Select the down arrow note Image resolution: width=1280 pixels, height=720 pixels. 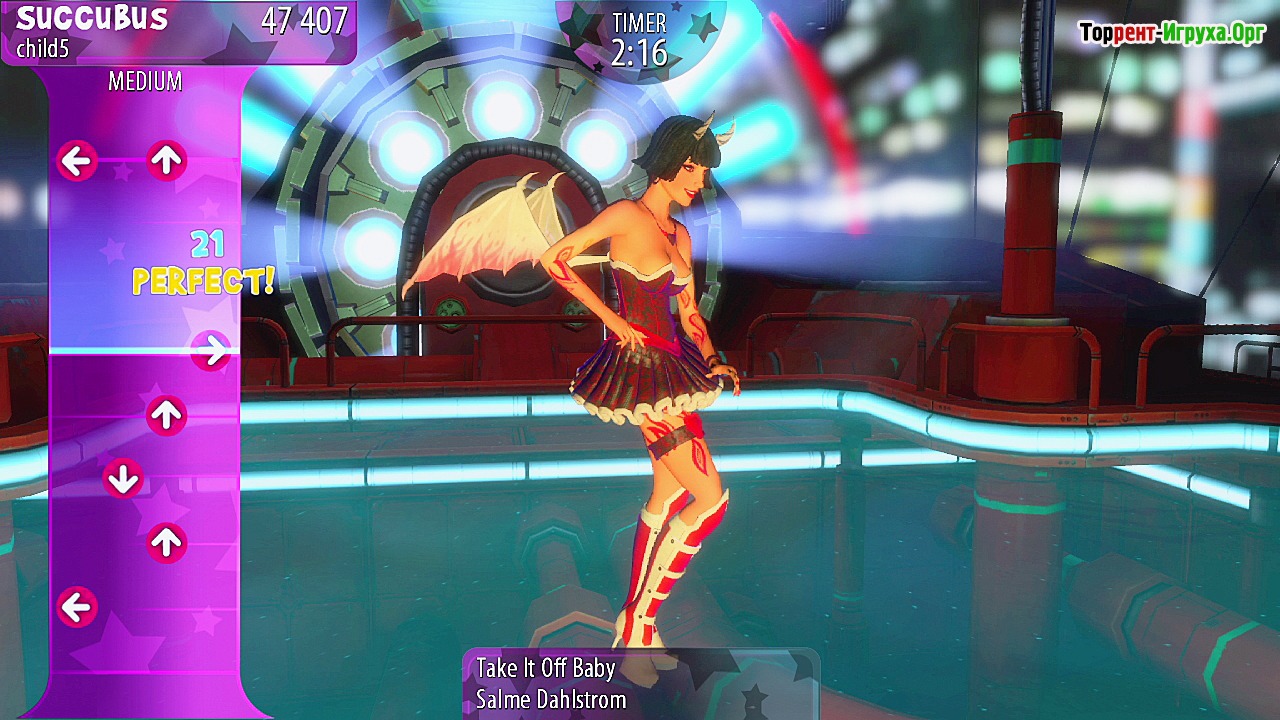coord(123,479)
